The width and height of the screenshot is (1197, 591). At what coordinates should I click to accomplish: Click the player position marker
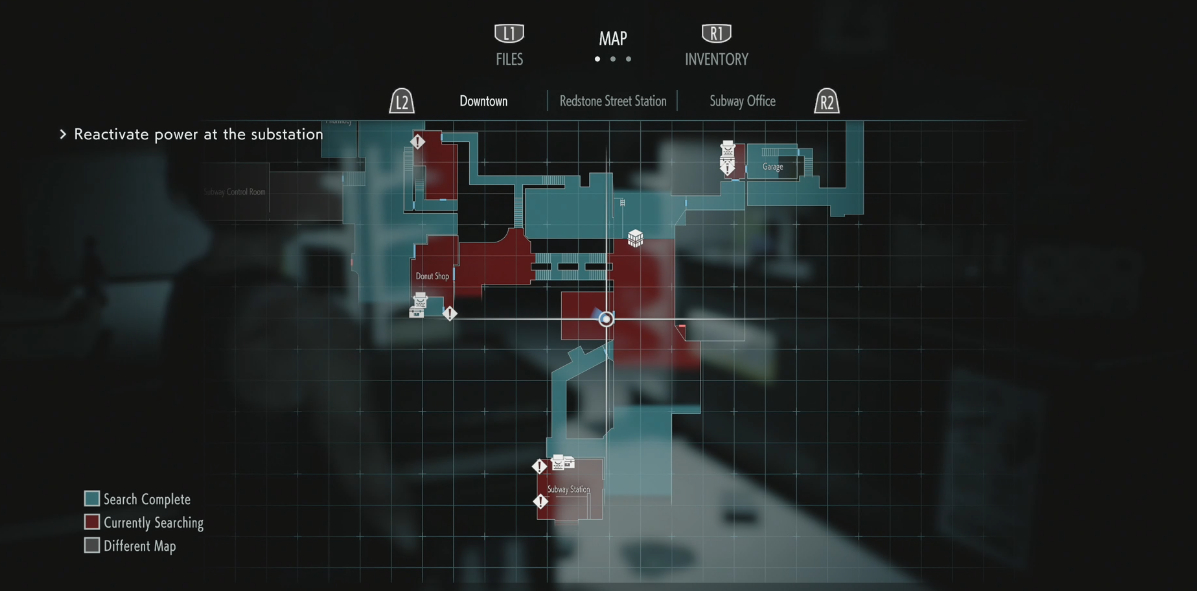(606, 319)
